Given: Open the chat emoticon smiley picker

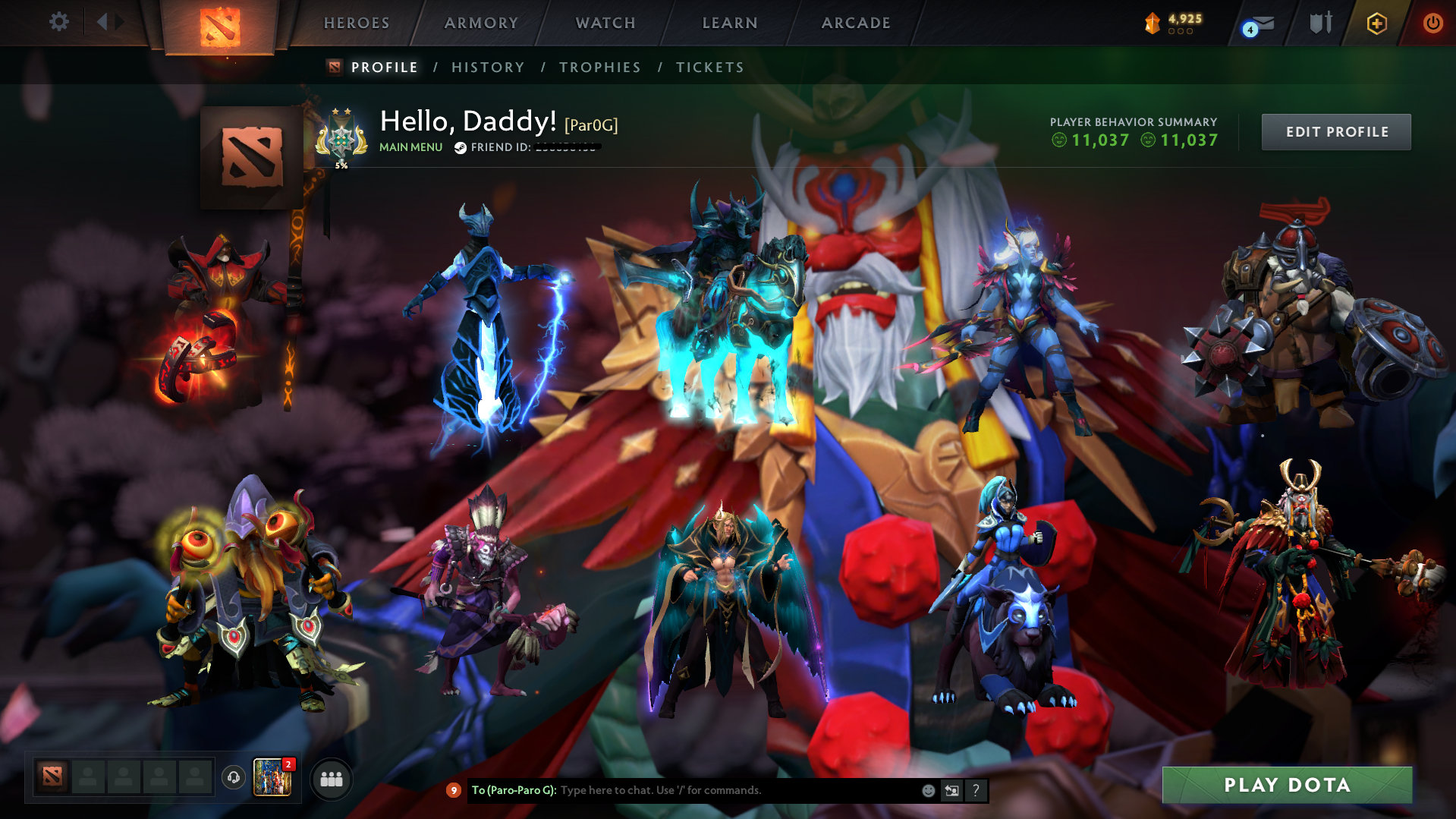Looking at the screenshot, I should [927, 790].
